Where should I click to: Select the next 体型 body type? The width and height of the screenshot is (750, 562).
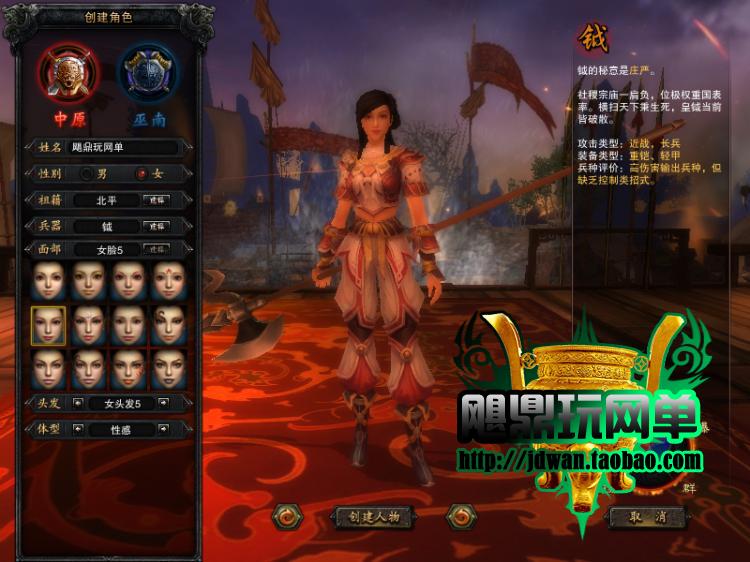pos(162,430)
